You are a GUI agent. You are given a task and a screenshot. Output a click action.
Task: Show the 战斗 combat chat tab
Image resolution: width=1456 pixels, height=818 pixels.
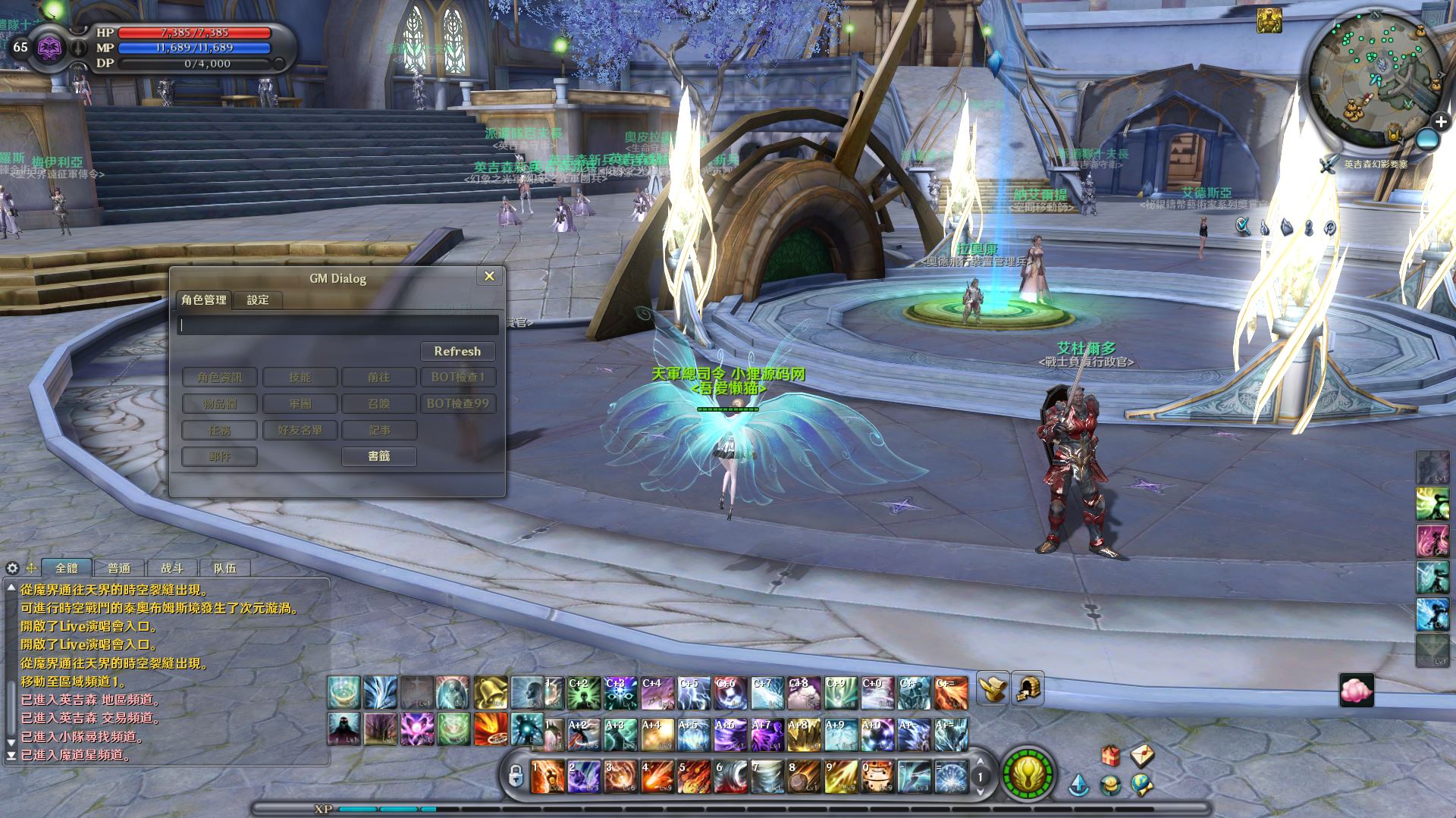tap(172, 568)
